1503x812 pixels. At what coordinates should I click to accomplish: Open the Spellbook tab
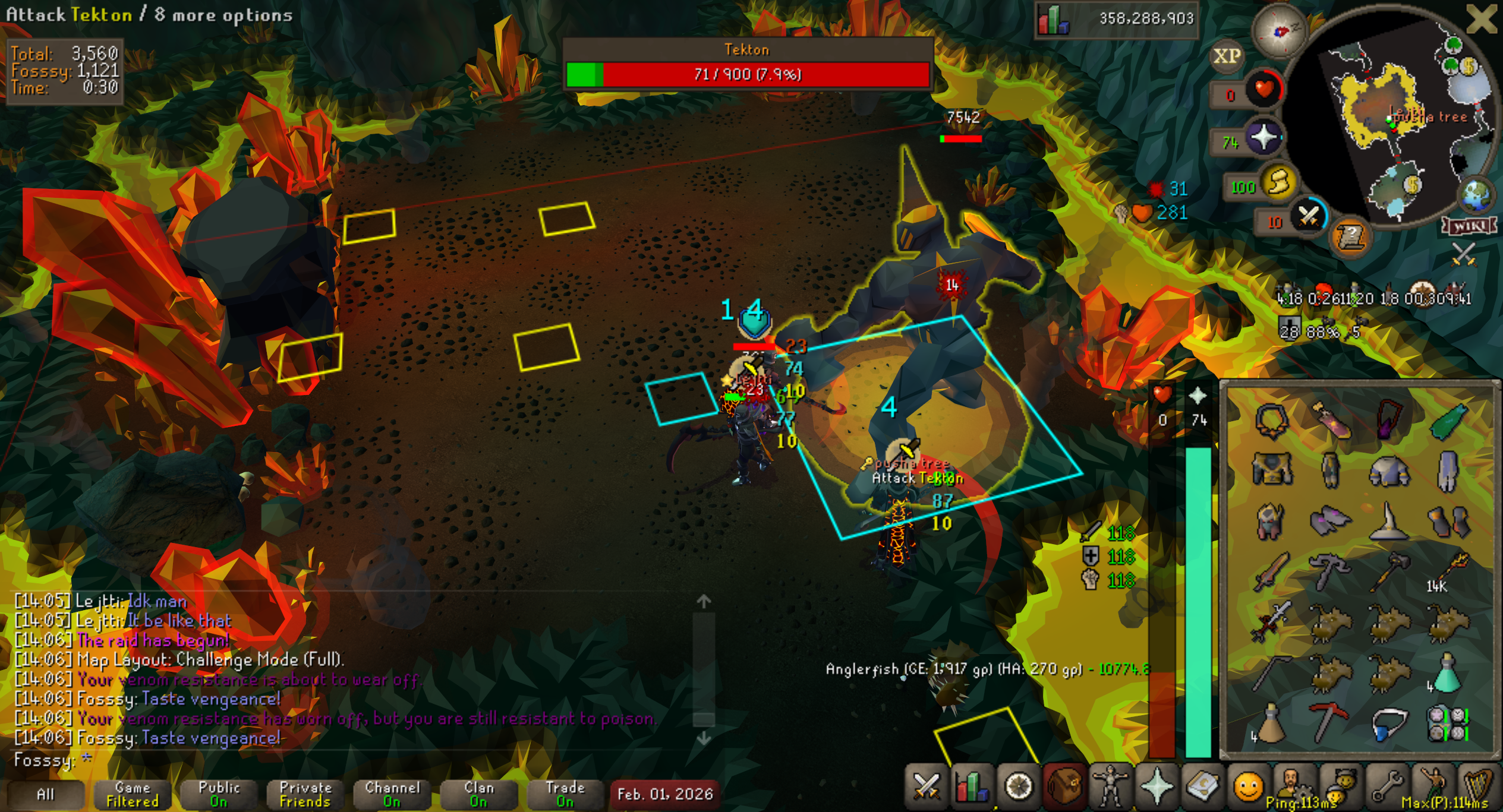1203,787
